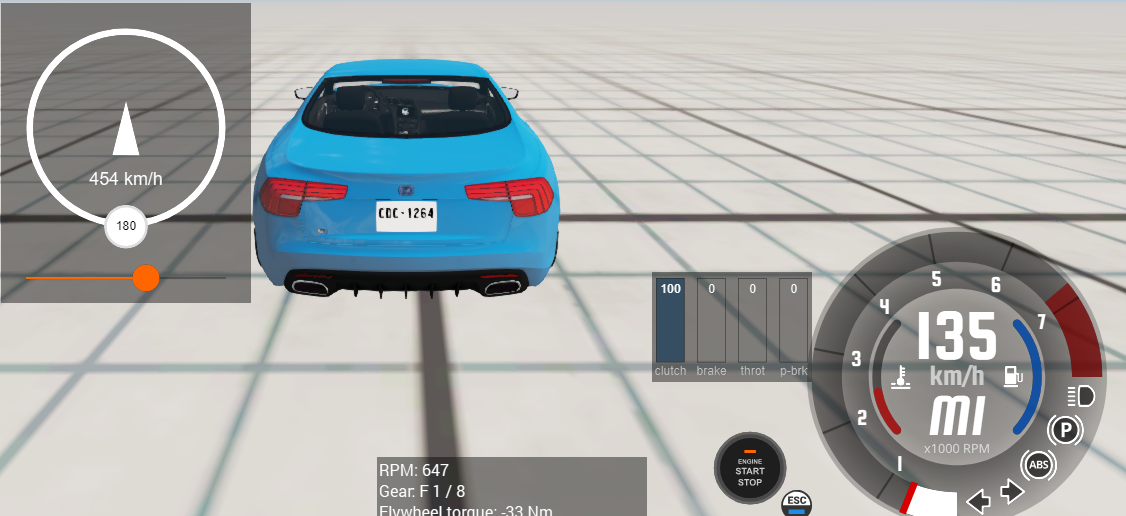
Task: Toggle the ESC stability control button
Action: (x=797, y=502)
